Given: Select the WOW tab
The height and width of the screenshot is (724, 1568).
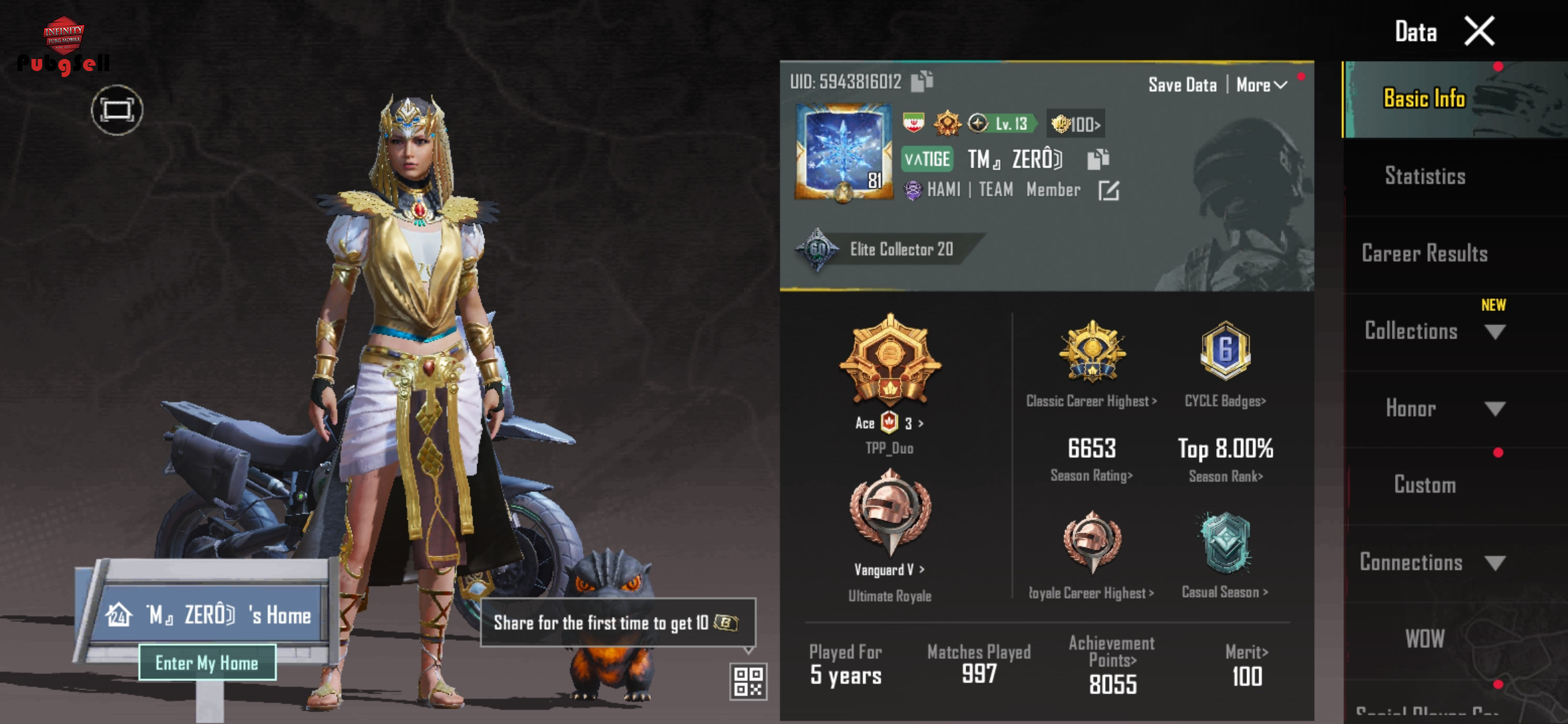Looking at the screenshot, I should pyautogui.click(x=1425, y=639).
